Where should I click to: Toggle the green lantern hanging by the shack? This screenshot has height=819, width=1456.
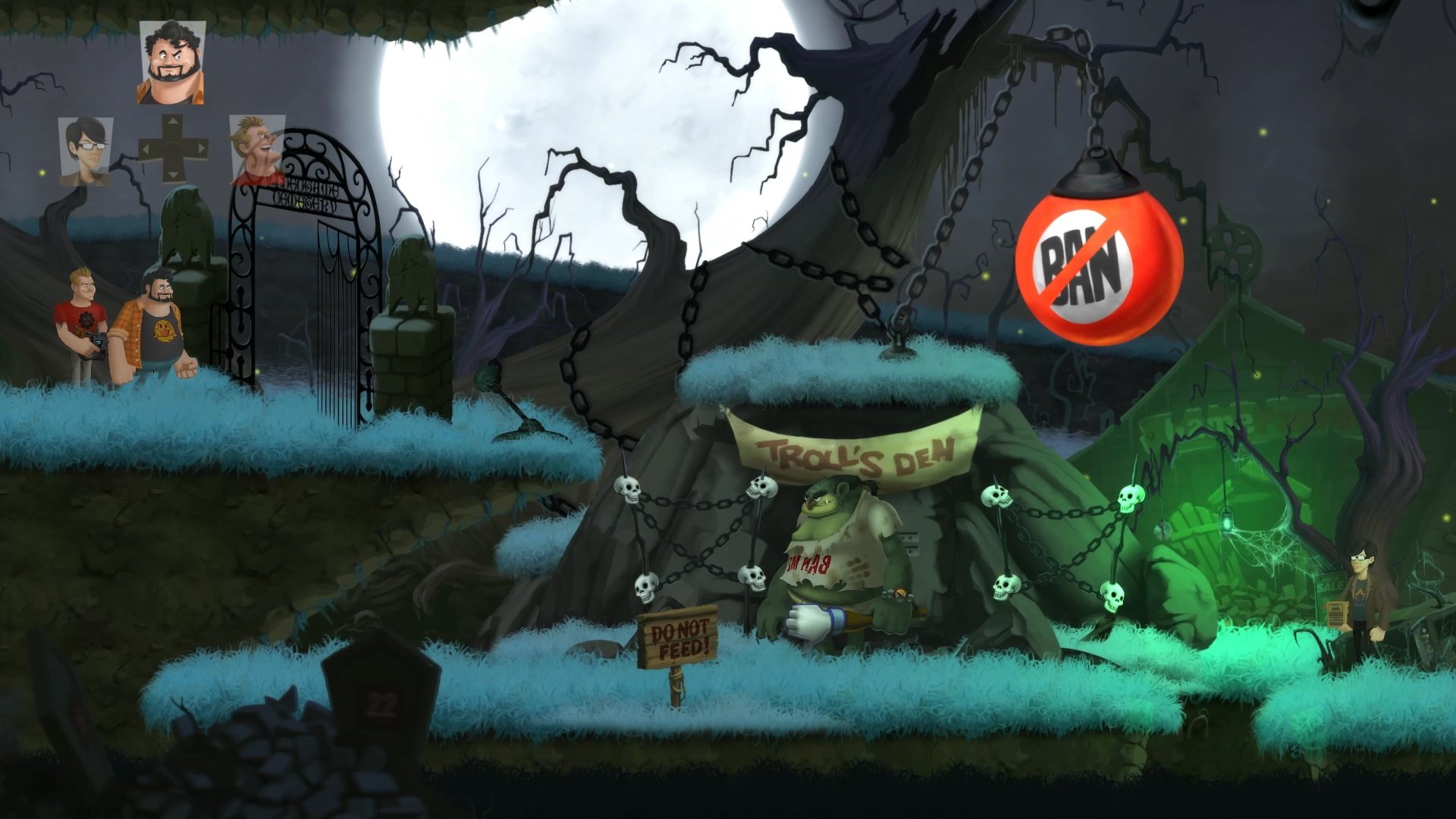(1226, 522)
